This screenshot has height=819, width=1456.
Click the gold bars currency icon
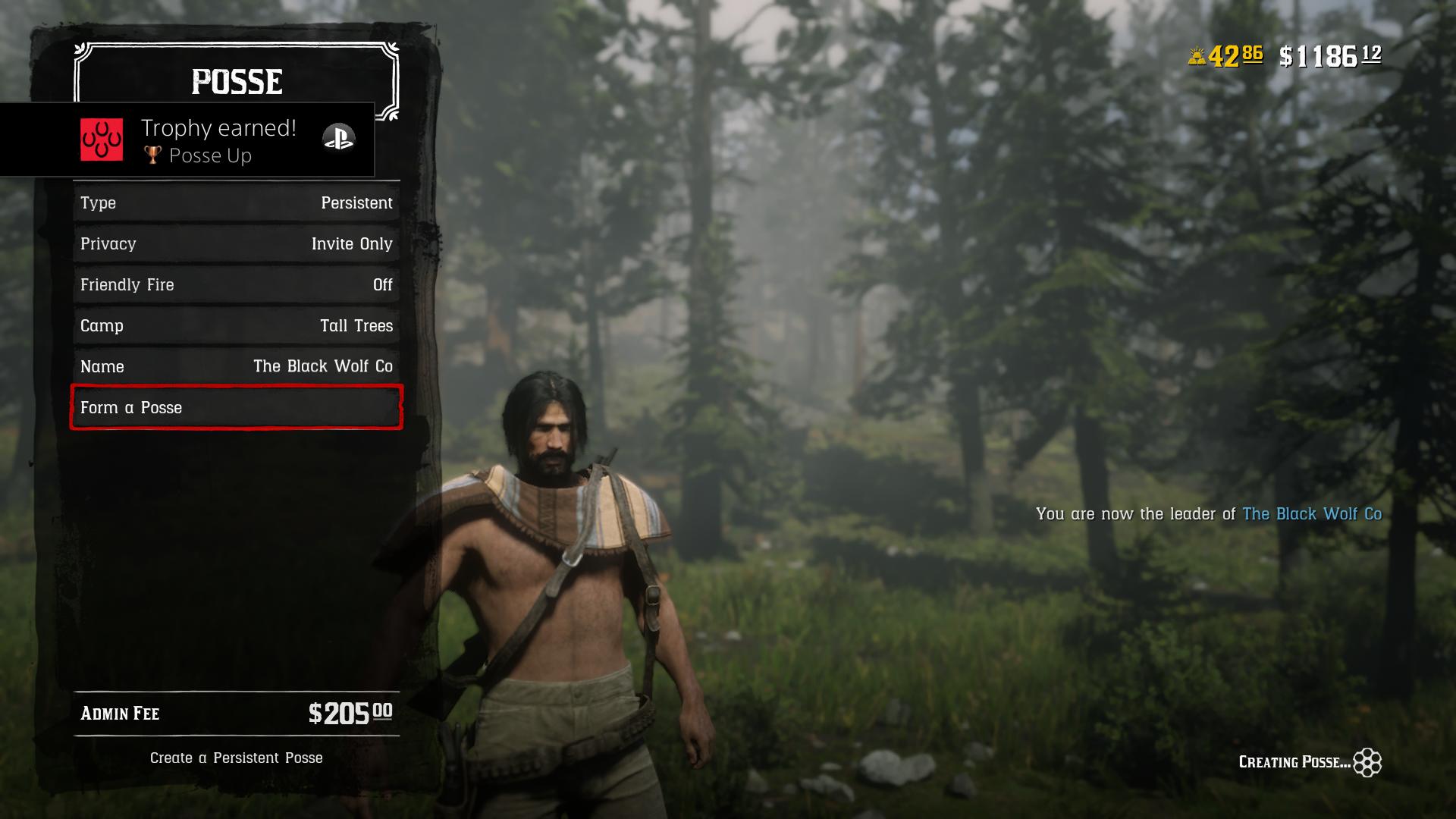(x=1198, y=55)
